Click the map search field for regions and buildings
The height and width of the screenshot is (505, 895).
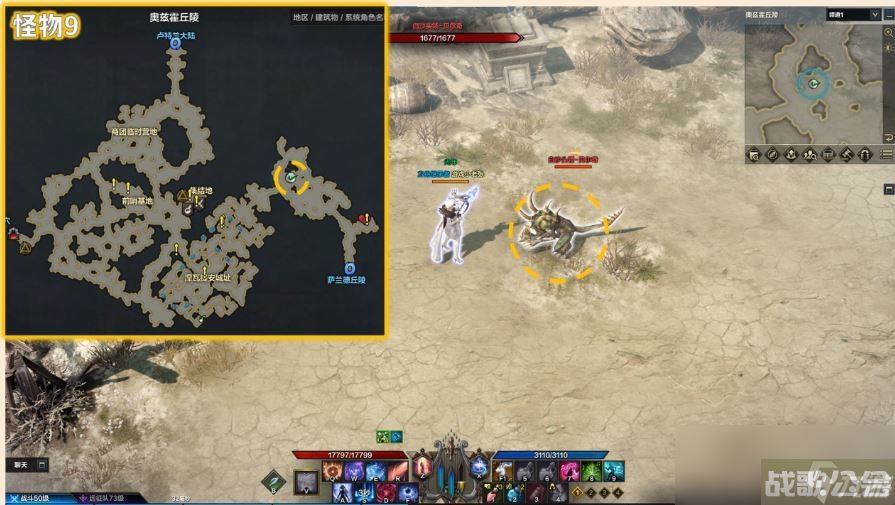tap(336, 17)
